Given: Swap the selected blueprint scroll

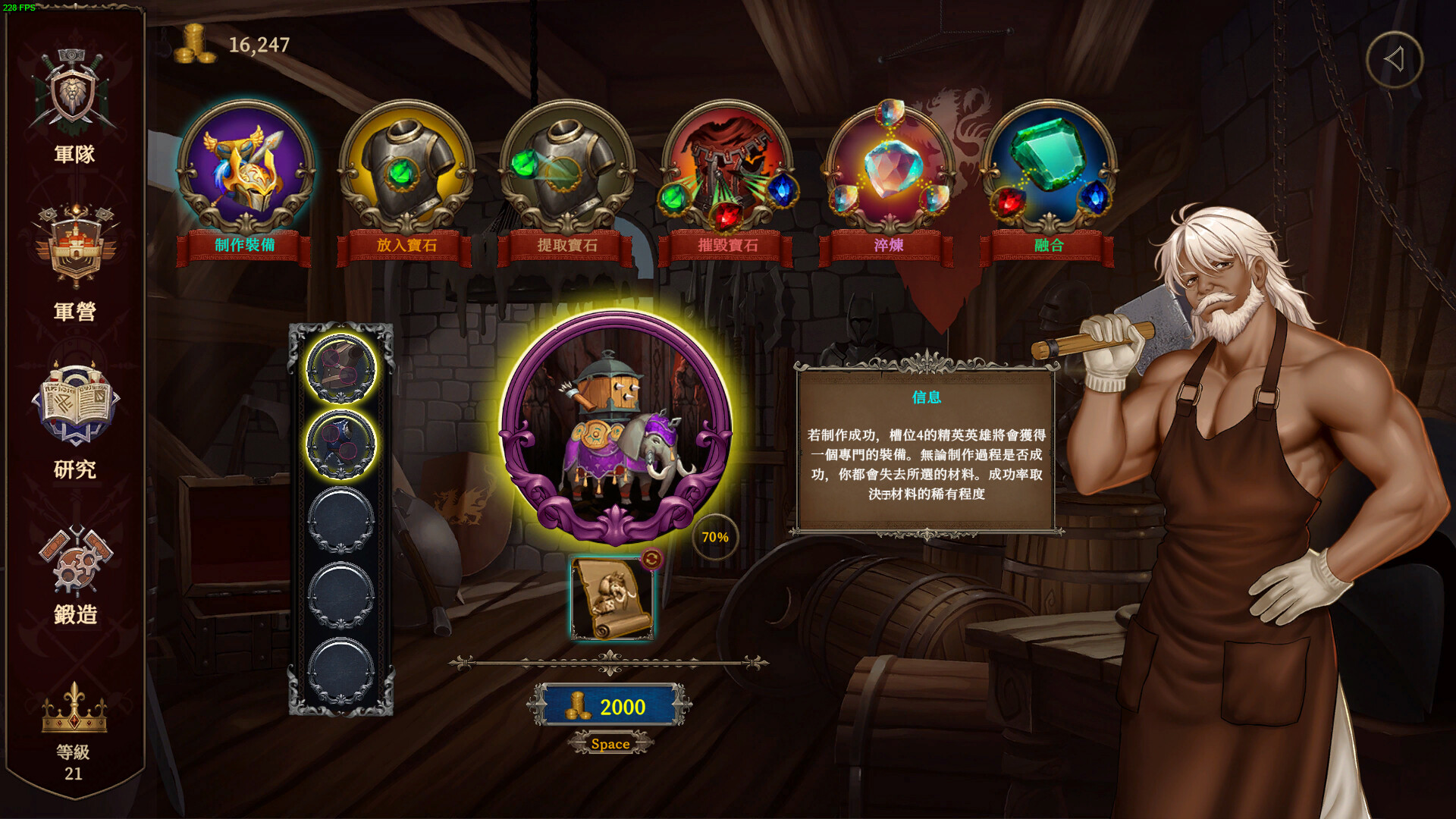Looking at the screenshot, I should tap(651, 560).
